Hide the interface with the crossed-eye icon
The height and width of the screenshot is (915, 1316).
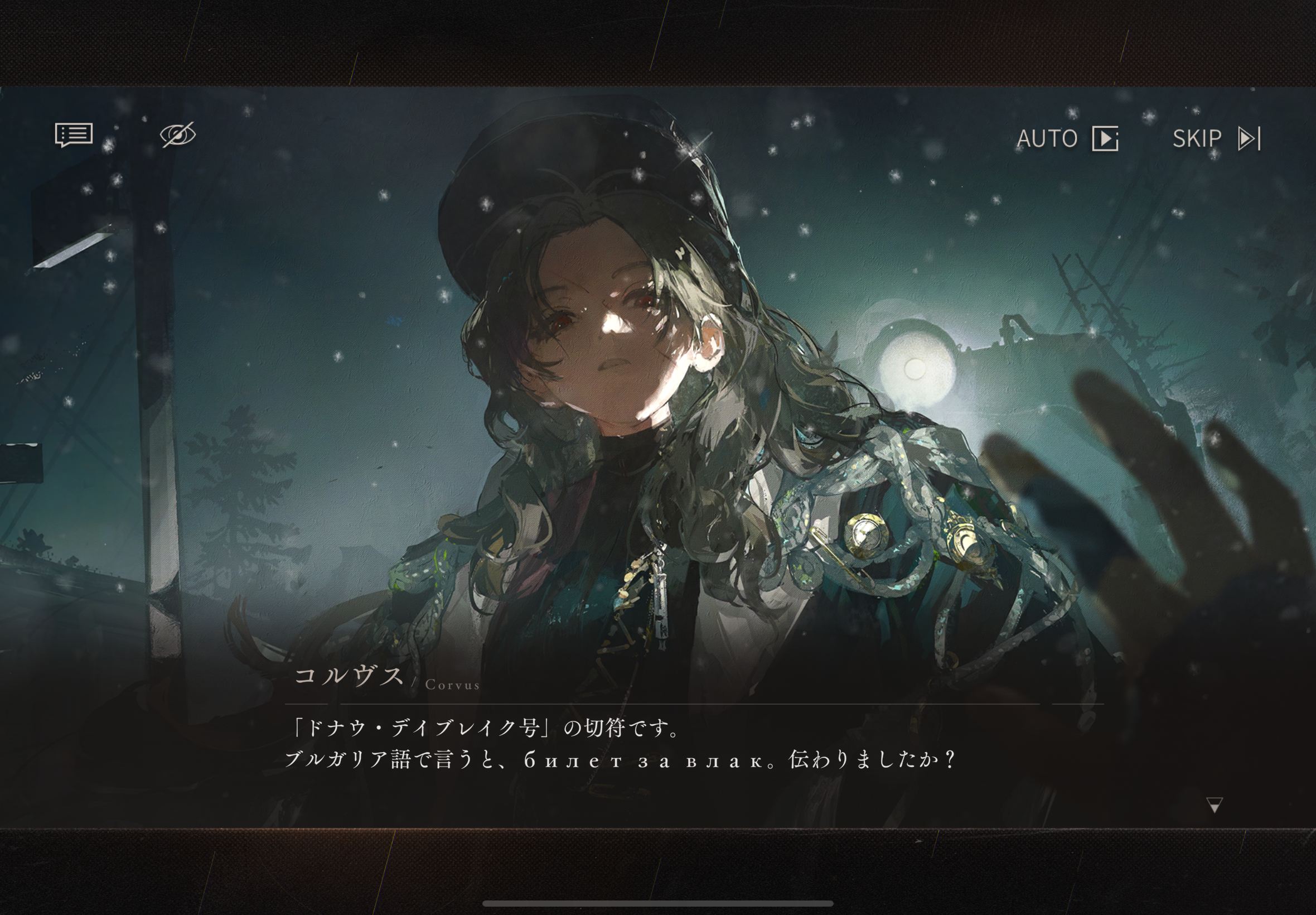click(178, 136)
